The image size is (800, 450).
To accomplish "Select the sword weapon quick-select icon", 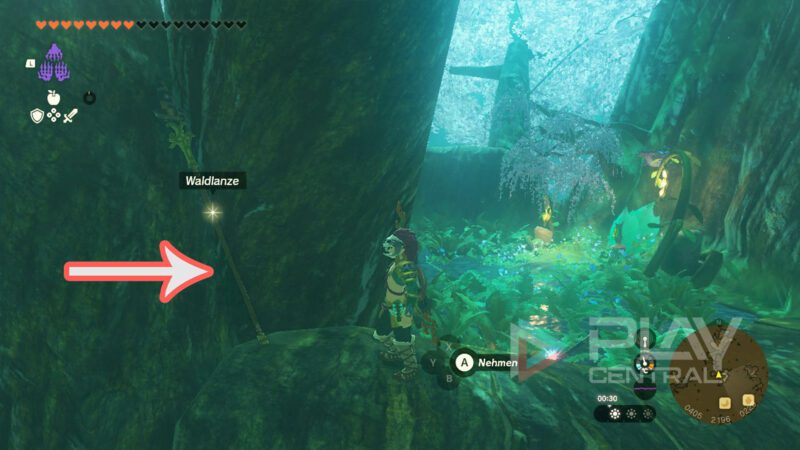I will click(70, 116).
